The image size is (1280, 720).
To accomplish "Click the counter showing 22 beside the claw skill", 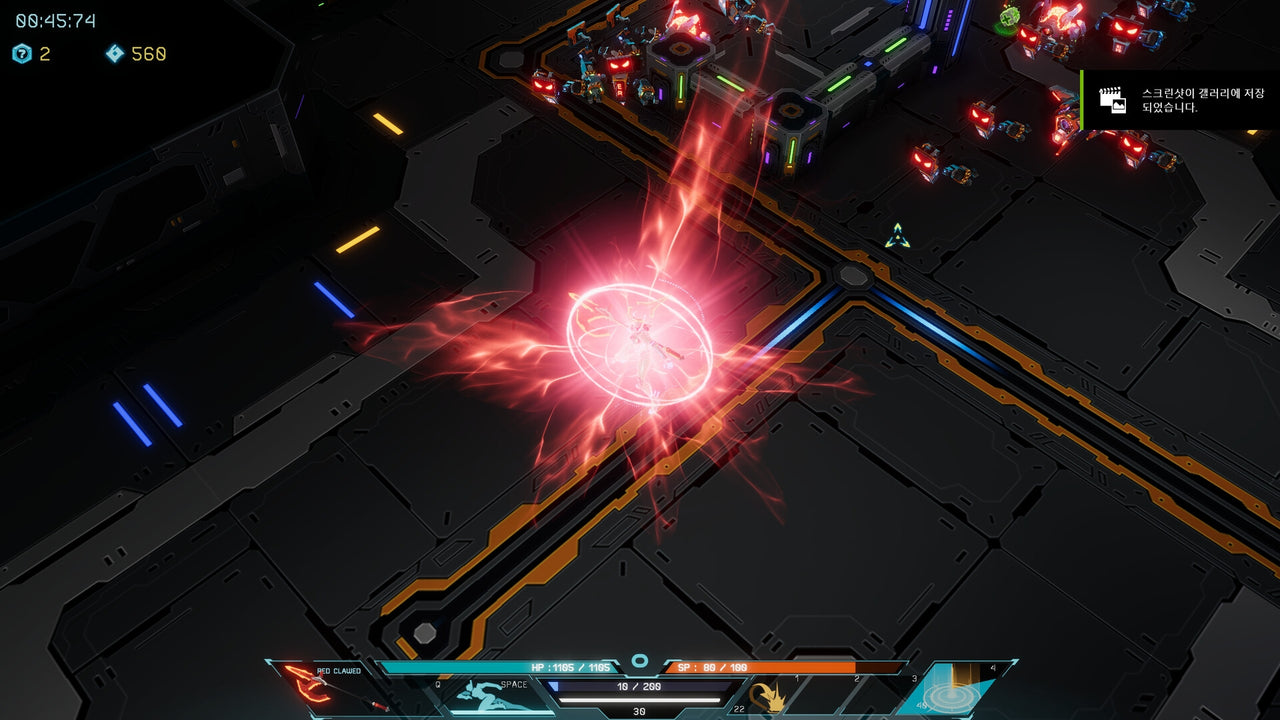I will pyautogui.click(x=737, y=707).
